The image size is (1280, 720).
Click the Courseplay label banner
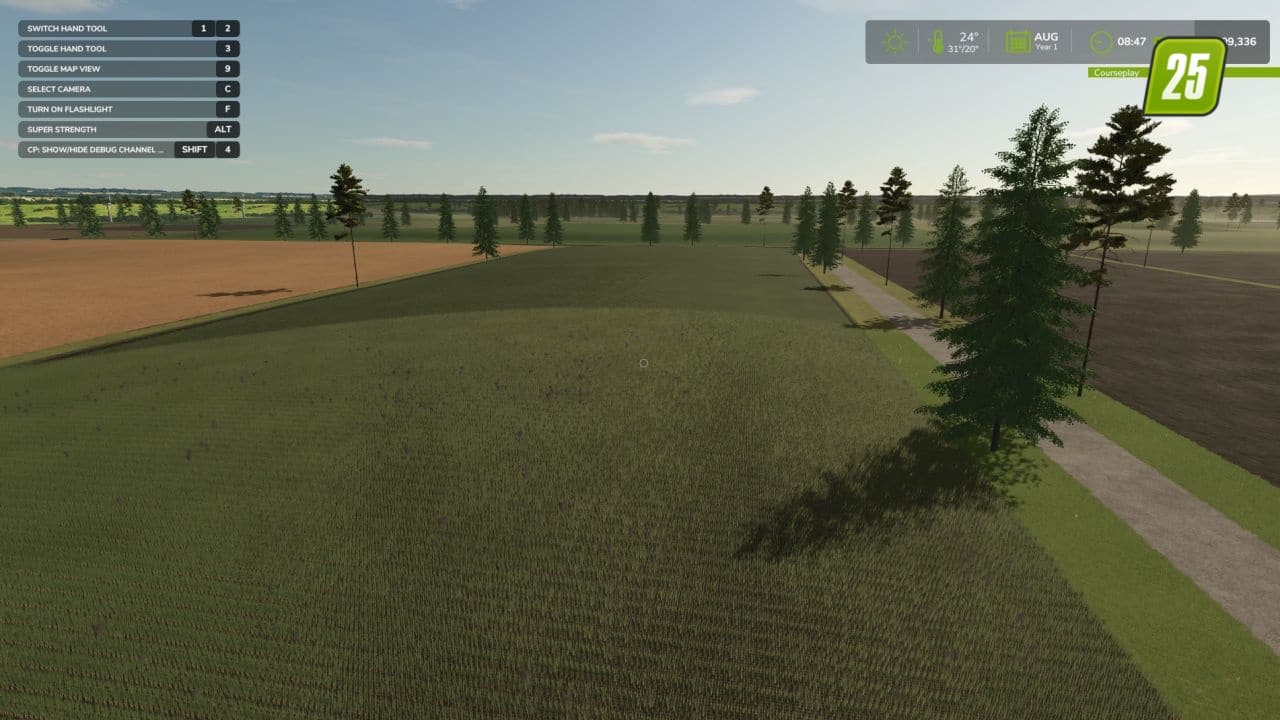(1117, 74)
